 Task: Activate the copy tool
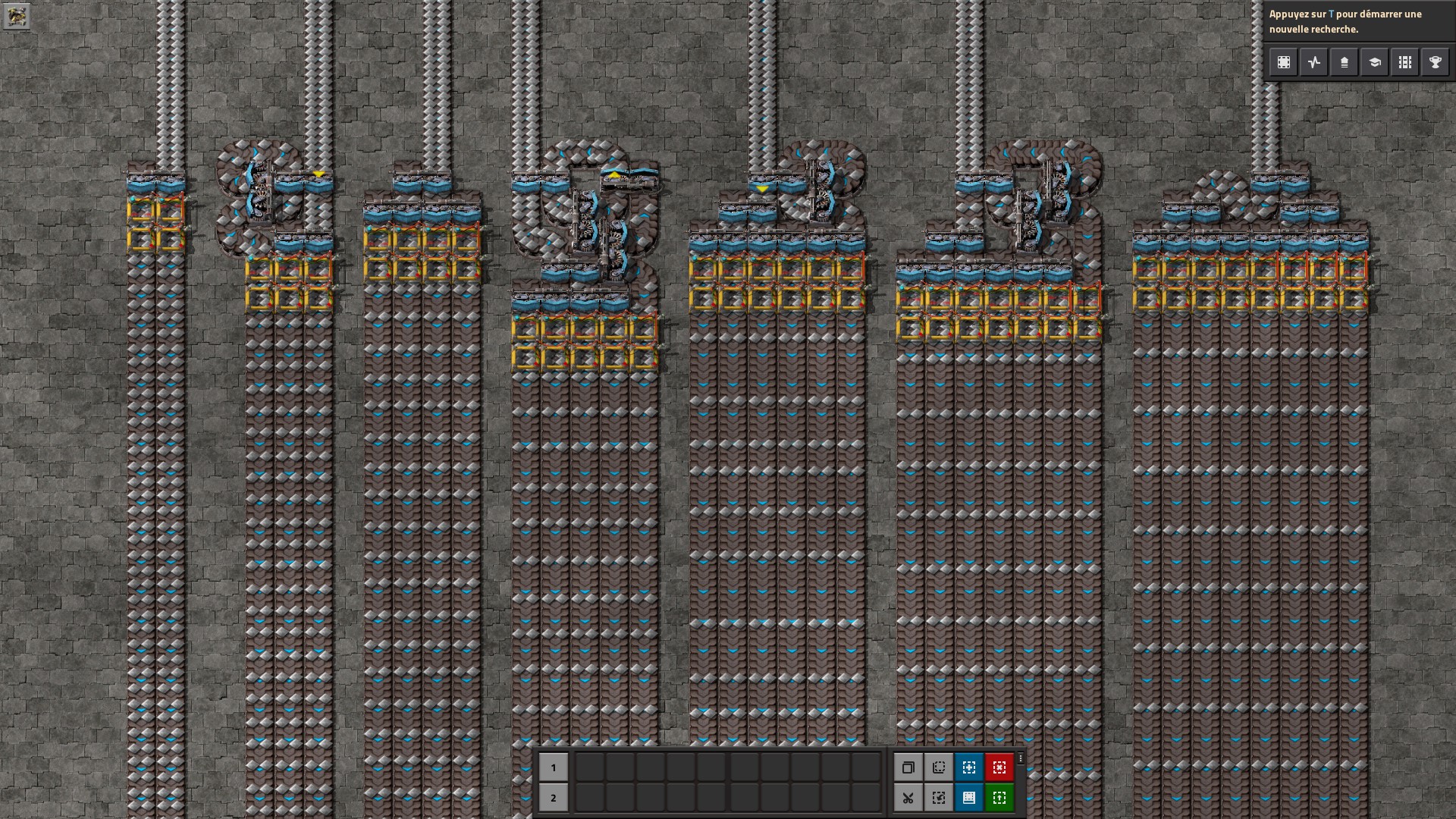[908, 767]
